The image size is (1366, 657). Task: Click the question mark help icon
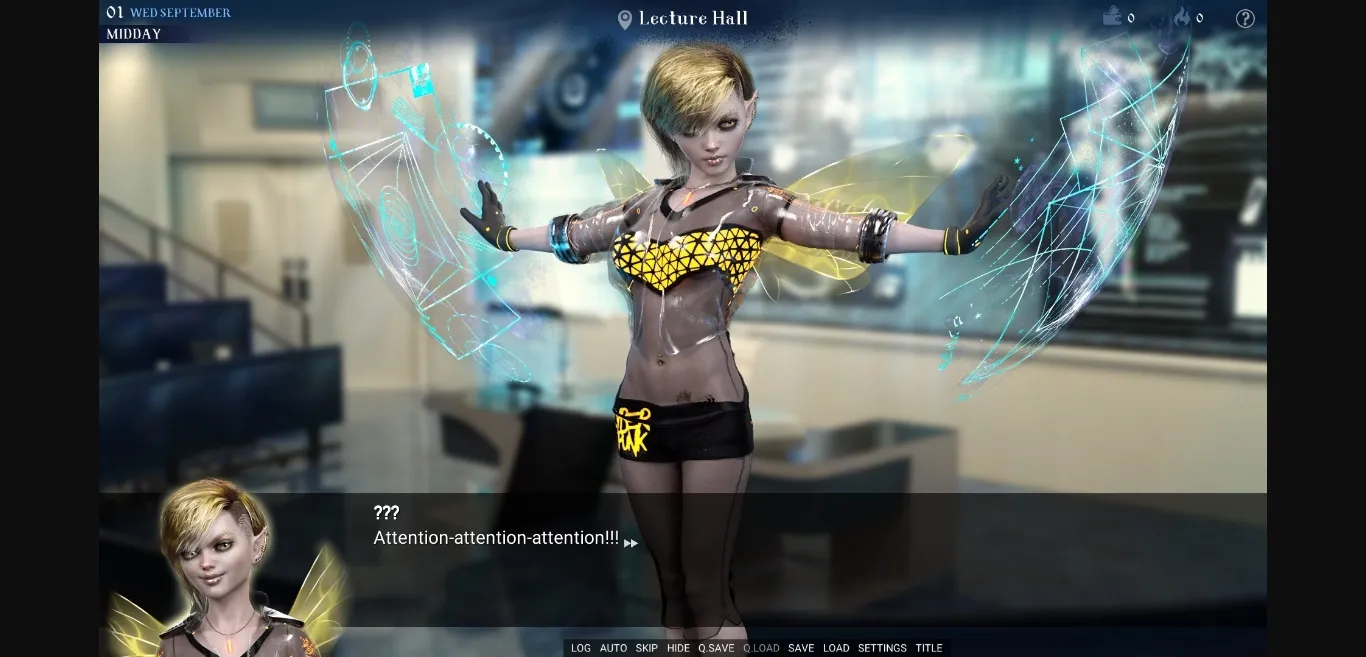pyautogui.click(x=1245, y=18)
